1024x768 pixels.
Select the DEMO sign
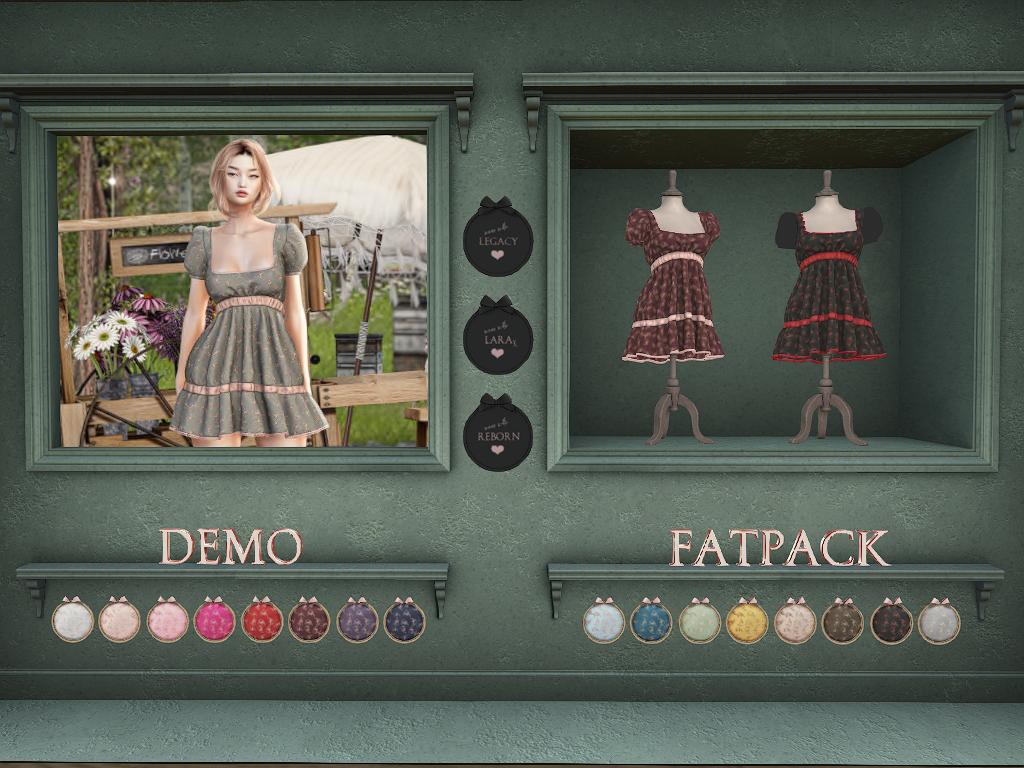click(x=231, y=547)
